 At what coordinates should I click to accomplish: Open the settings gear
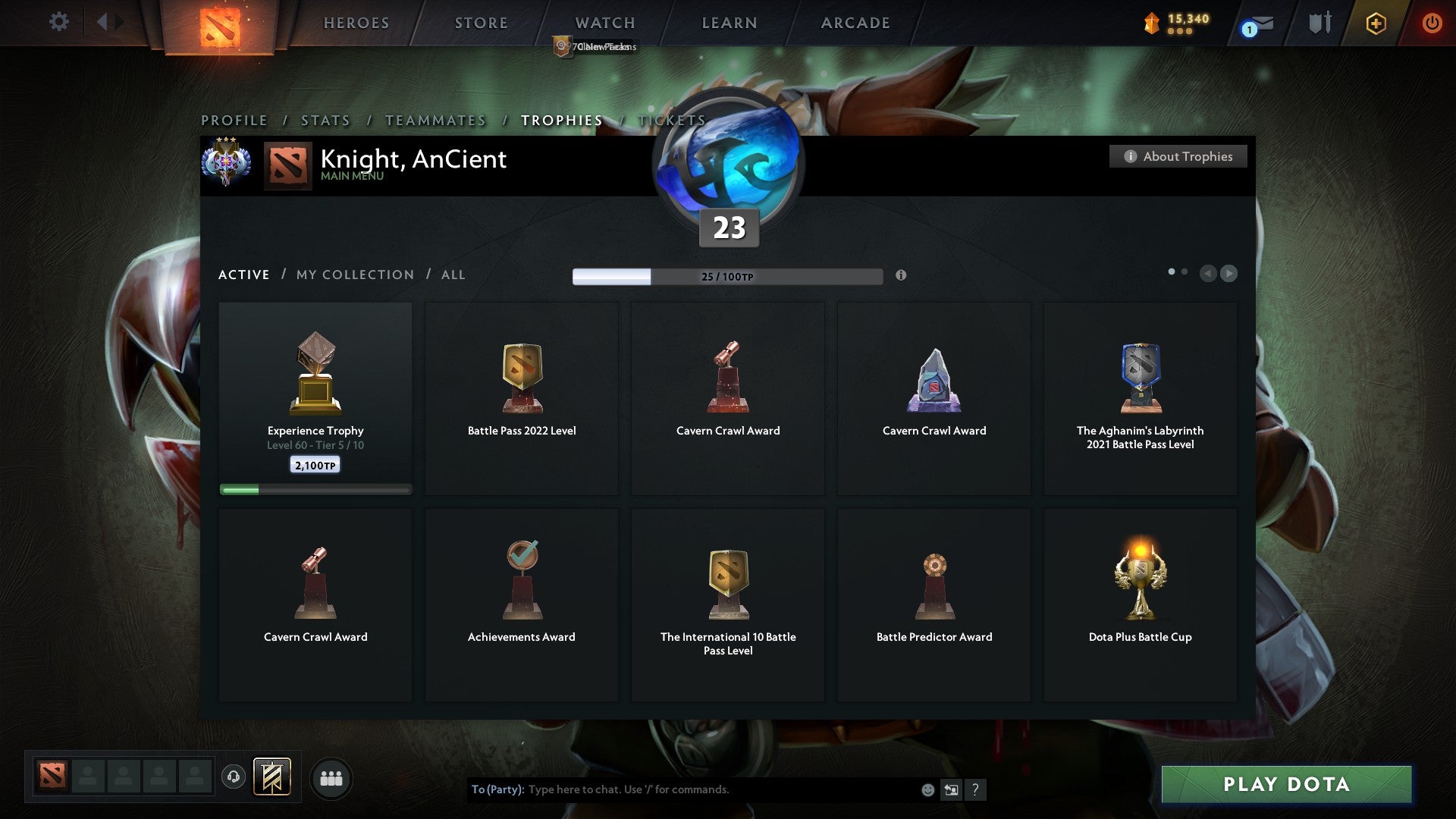point(58,22)
